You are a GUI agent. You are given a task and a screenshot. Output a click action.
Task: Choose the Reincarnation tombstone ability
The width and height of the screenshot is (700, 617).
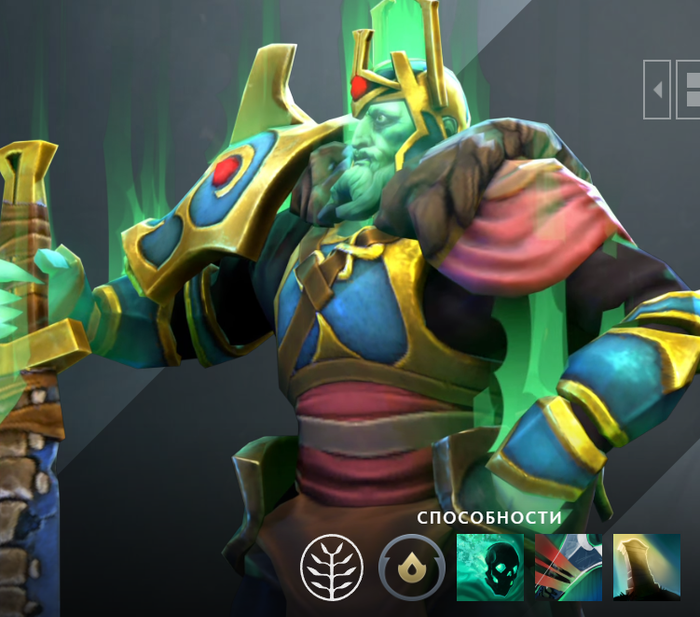tap(646, 567)
